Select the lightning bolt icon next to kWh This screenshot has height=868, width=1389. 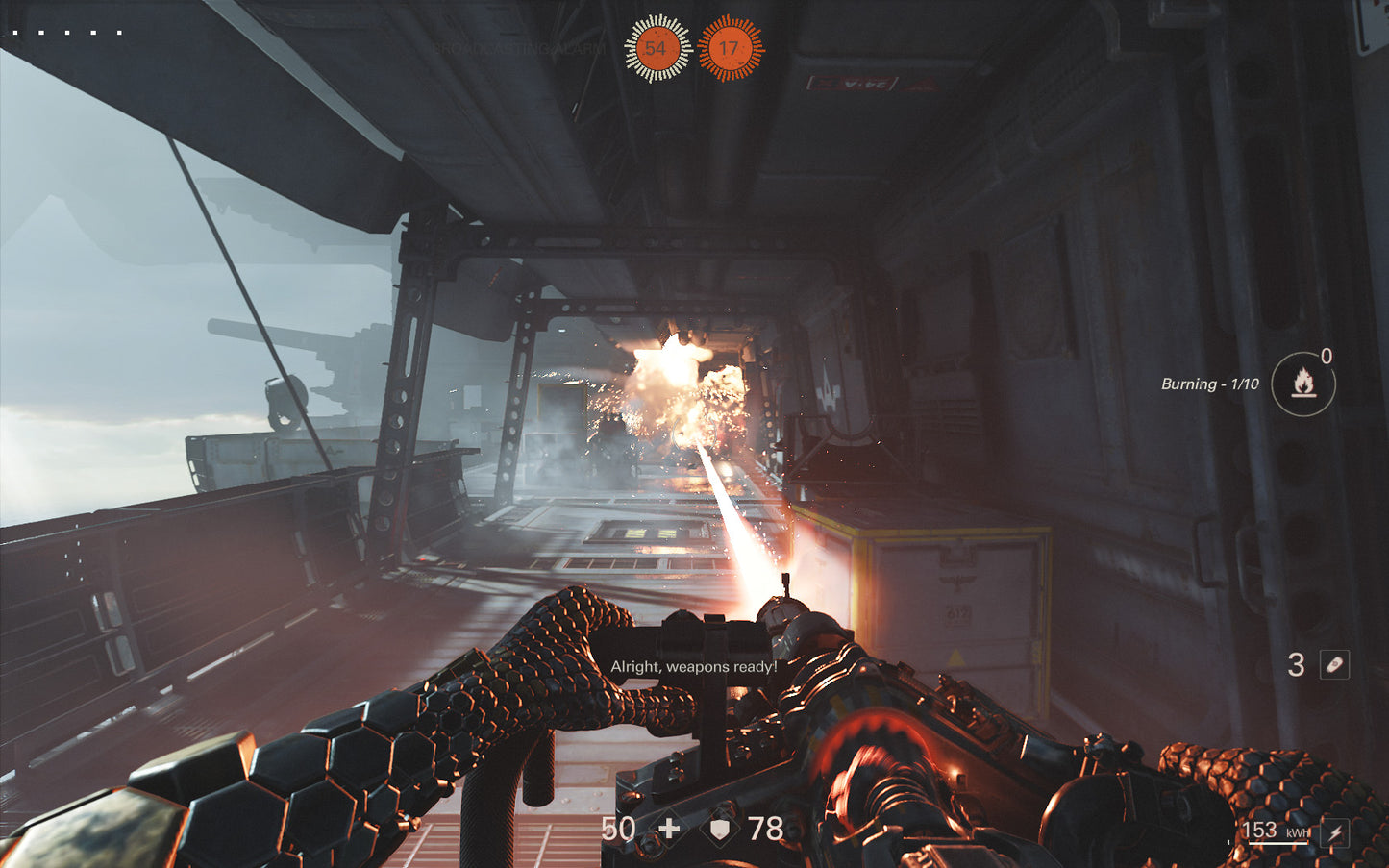coord(1334,831)
